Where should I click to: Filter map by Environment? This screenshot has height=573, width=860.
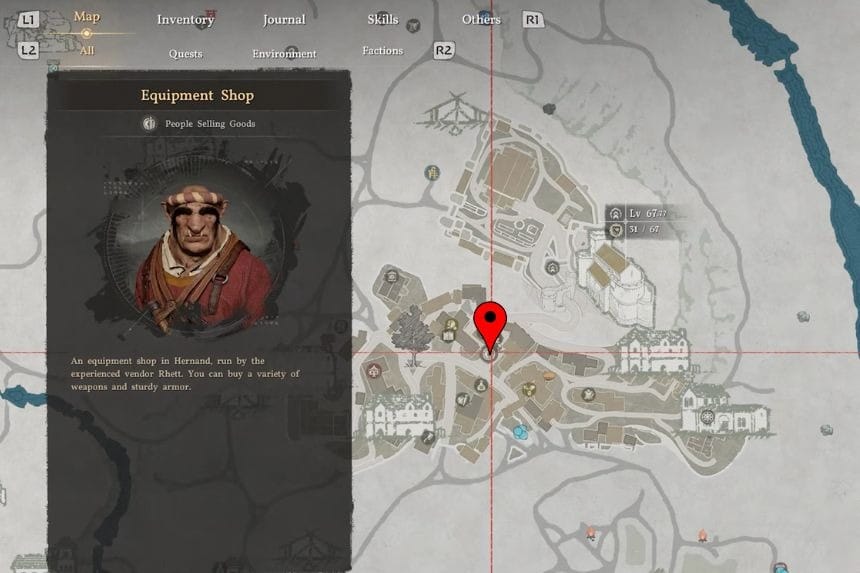click(x=284, y=54)
